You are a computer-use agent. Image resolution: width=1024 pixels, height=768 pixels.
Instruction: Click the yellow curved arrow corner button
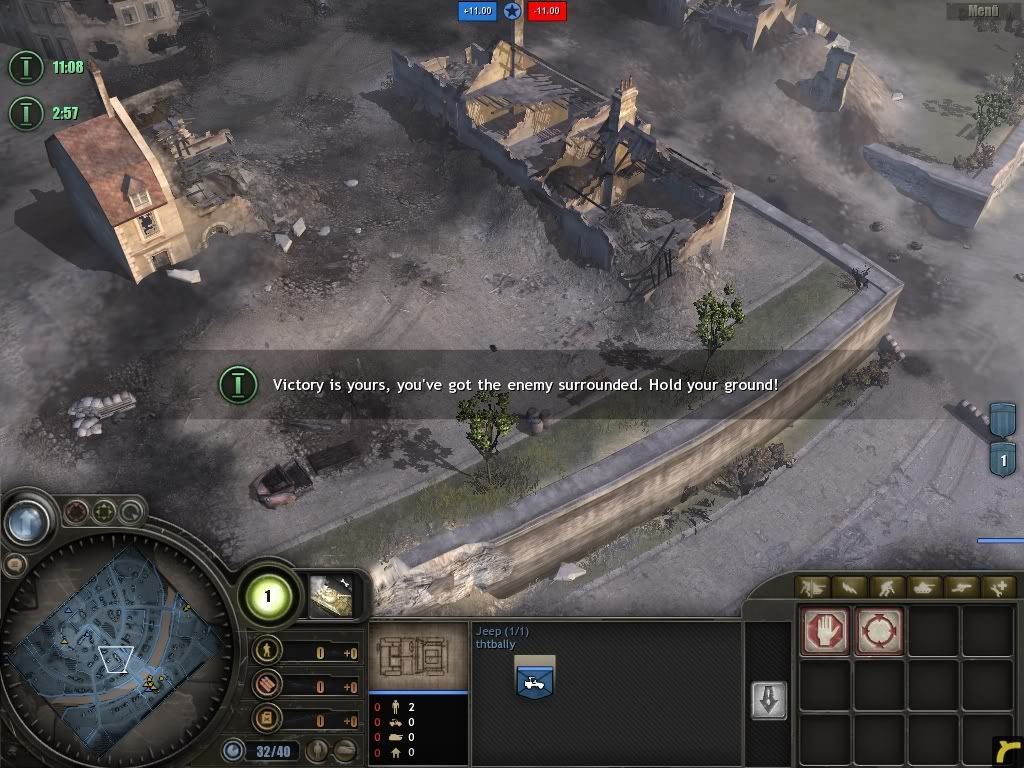[1006, 751]
